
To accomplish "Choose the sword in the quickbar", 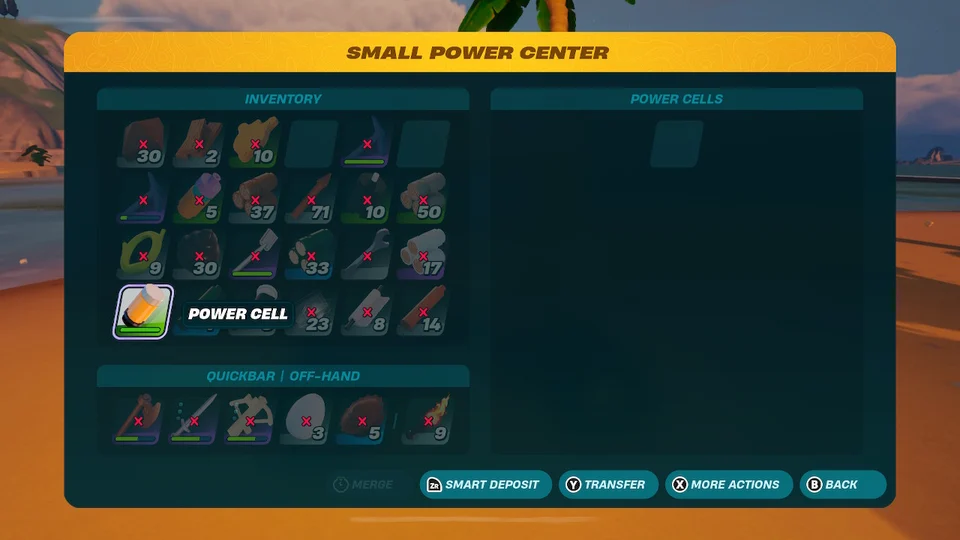I will click(x=194, y=419).
